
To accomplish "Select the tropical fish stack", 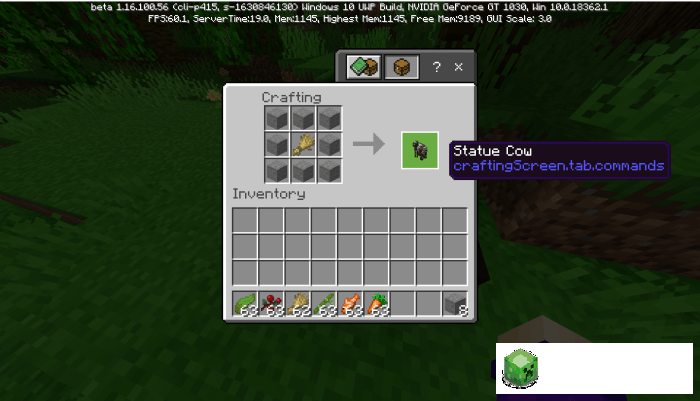I will point(350,303).
